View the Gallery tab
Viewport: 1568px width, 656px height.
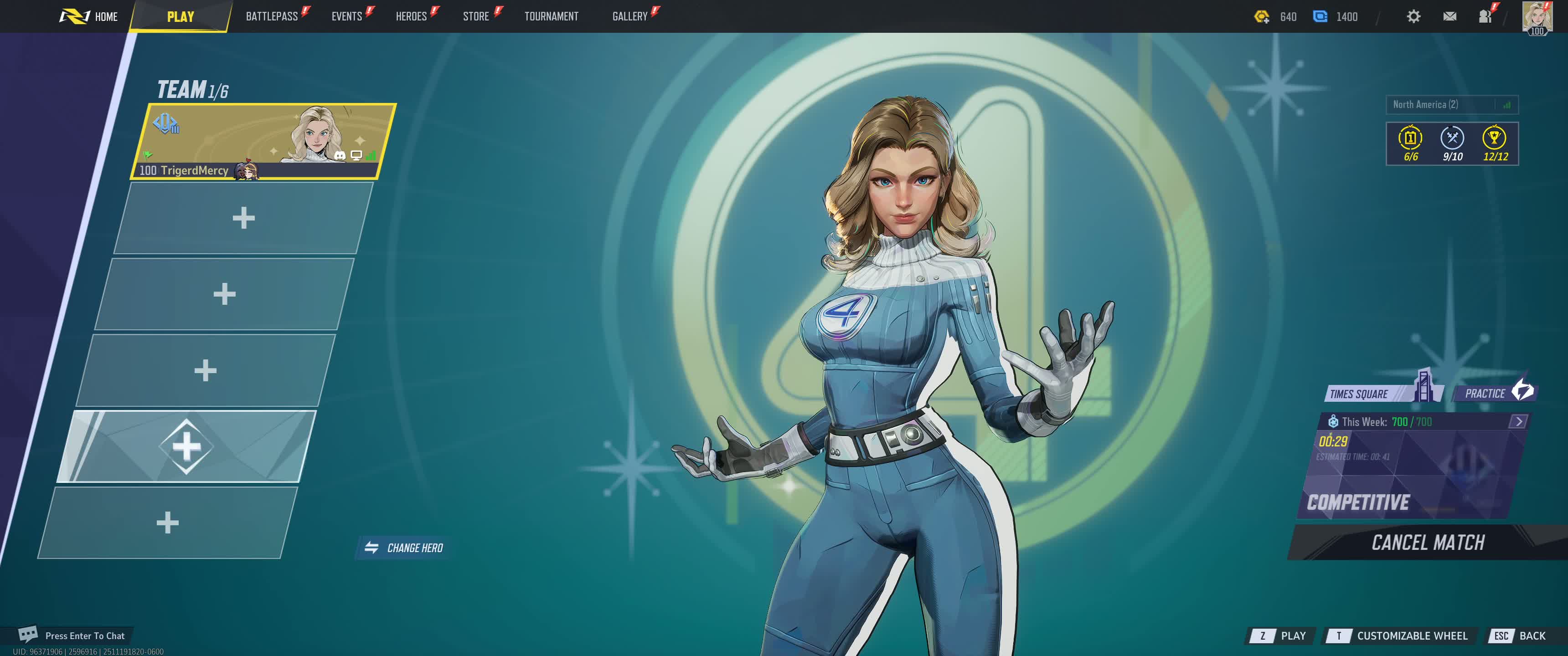[629, 16]
